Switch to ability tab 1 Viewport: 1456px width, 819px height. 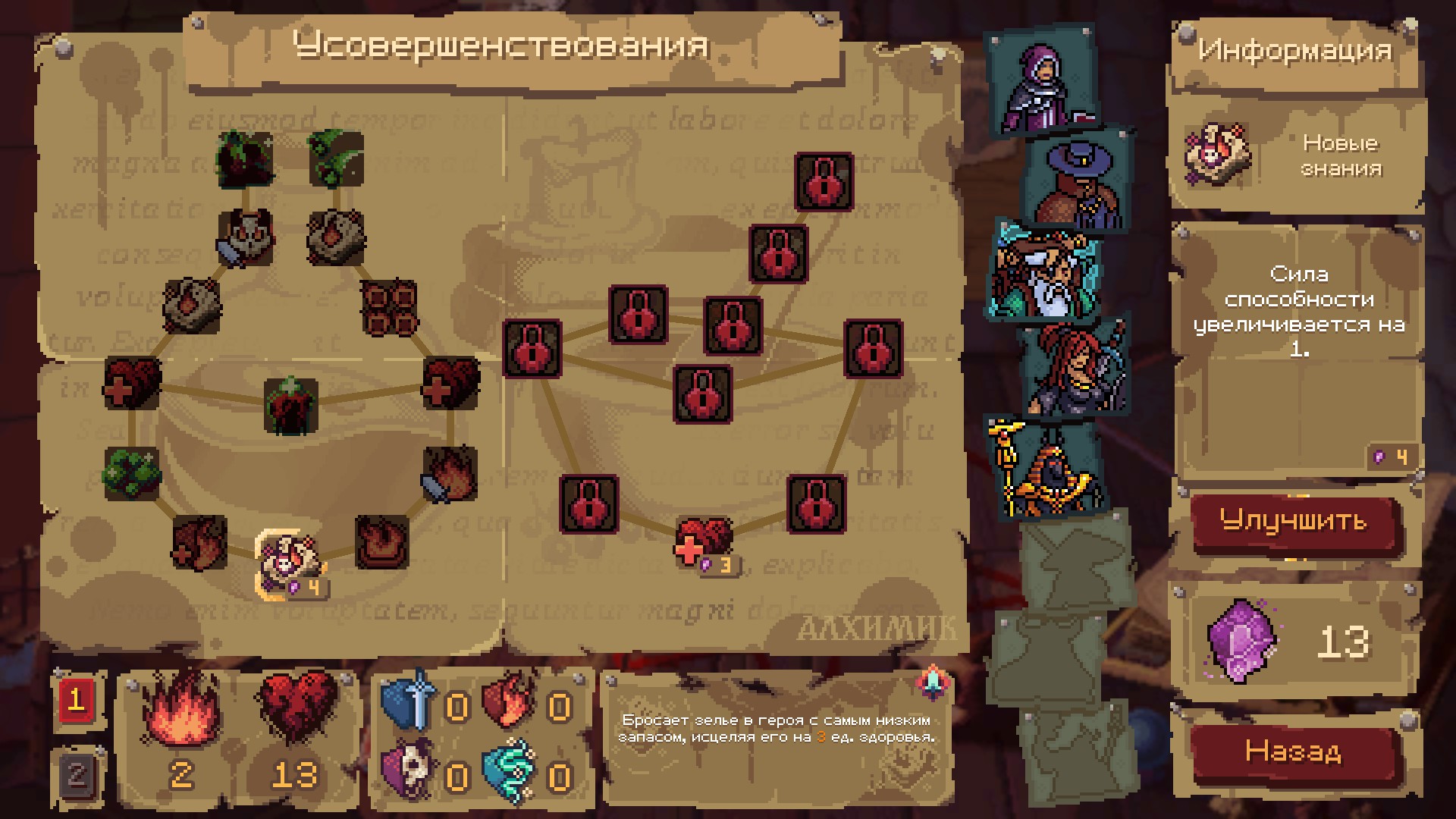click(x=77, y=700)
